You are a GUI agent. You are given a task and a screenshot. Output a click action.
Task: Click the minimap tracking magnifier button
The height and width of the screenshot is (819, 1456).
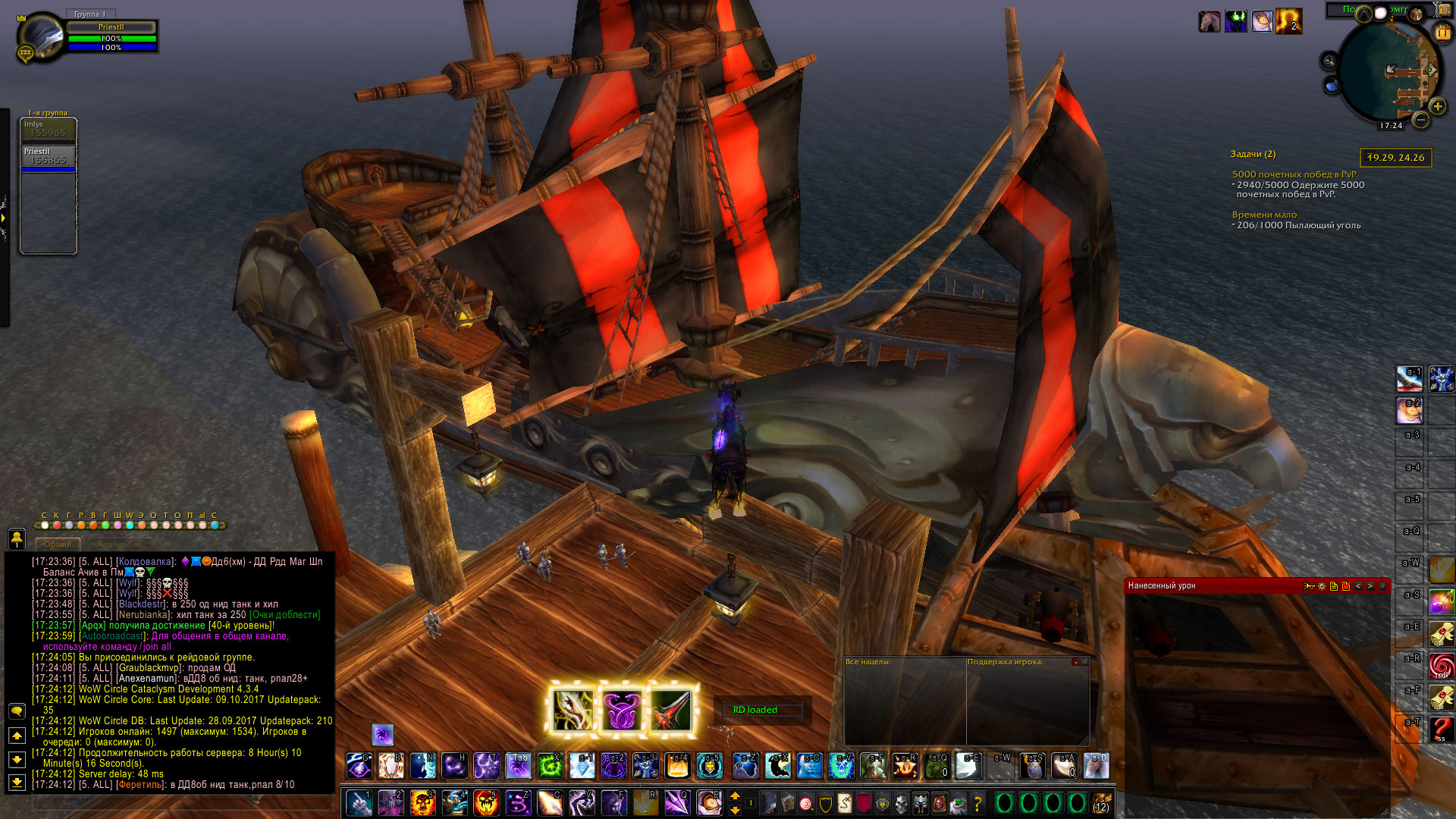coord(1329,61)
